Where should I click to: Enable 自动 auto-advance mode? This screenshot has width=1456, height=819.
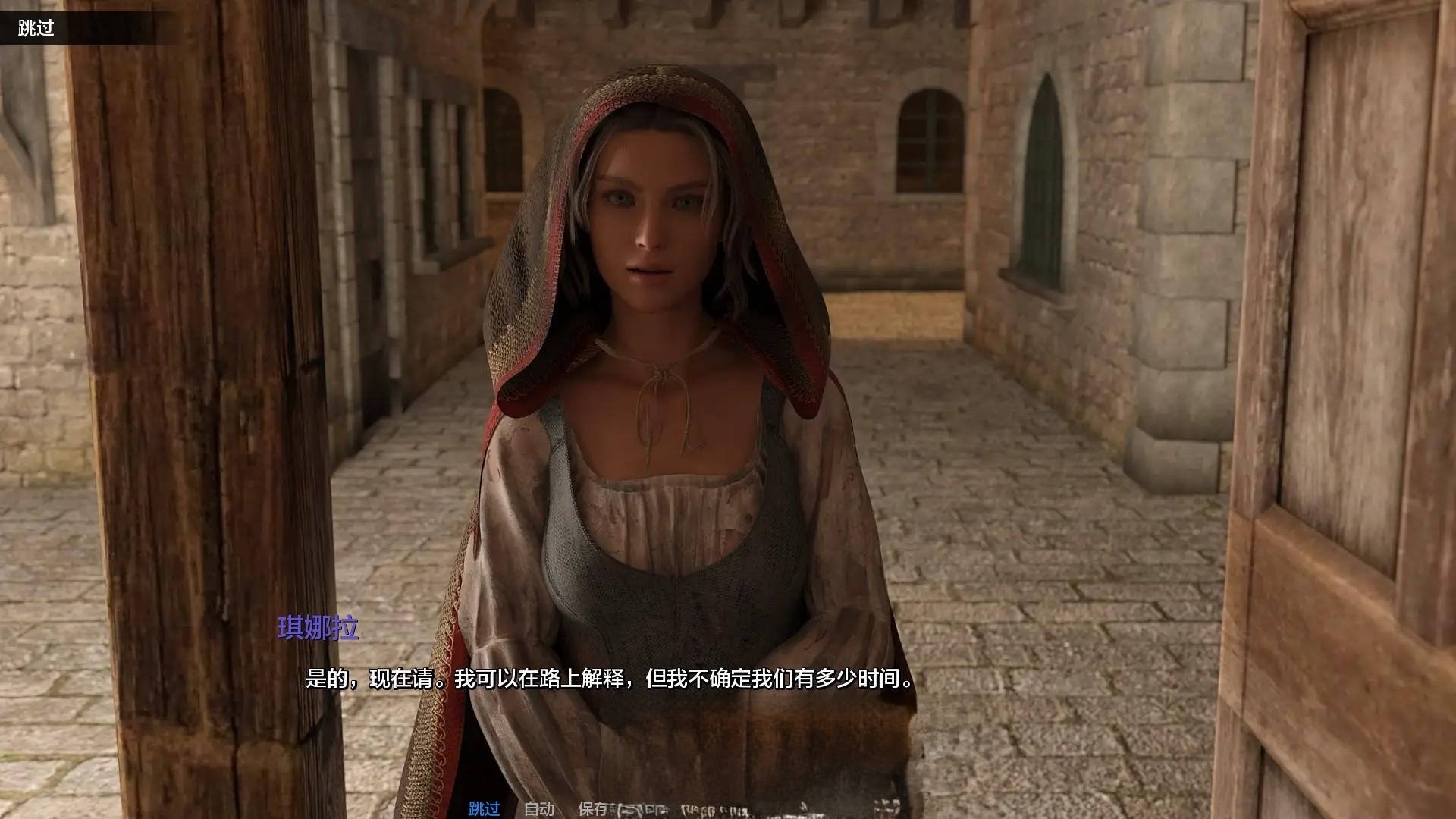(539, 808)
